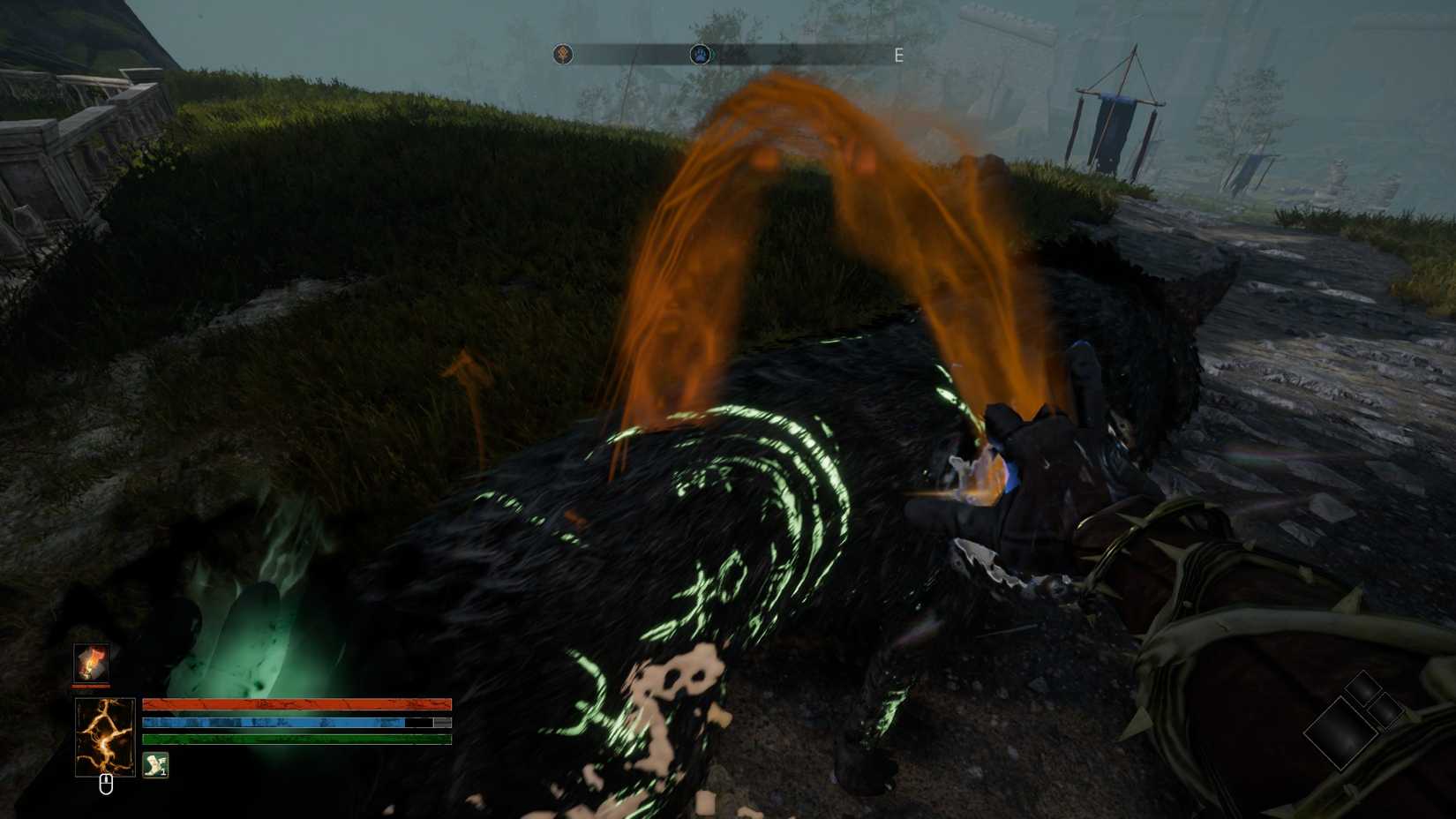Click the upper small diamond slot
The image size is (1456, 819).
1363,689
